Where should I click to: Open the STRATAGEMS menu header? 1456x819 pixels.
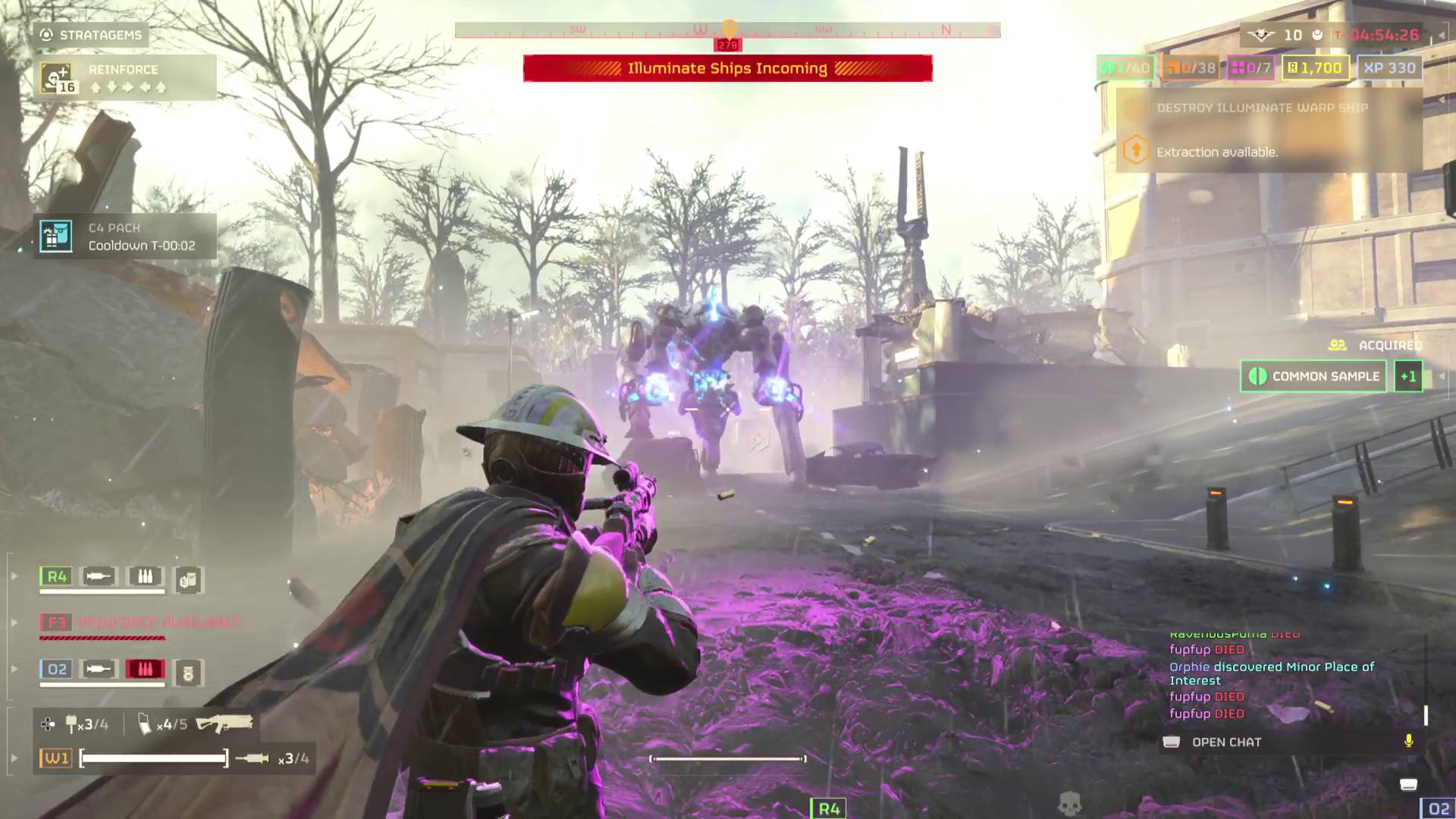pos(91,35)
